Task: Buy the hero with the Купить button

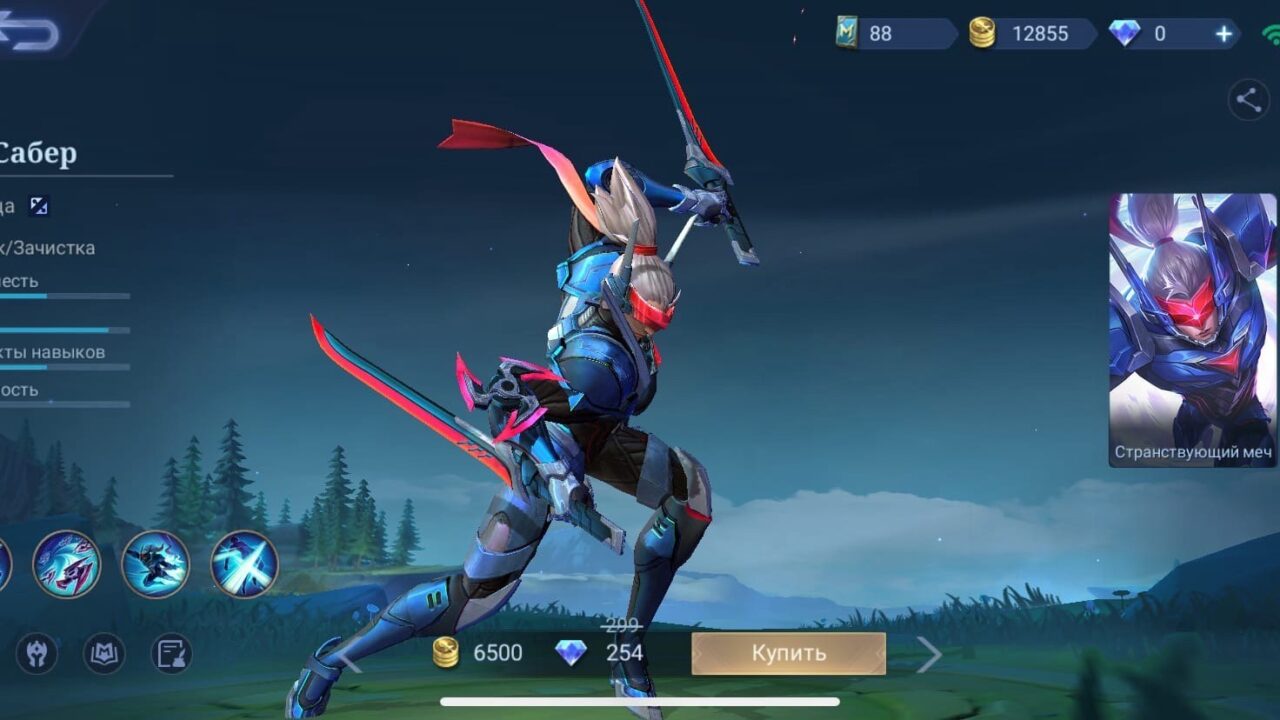Action: pyautogui.click(x=788, y=654)
